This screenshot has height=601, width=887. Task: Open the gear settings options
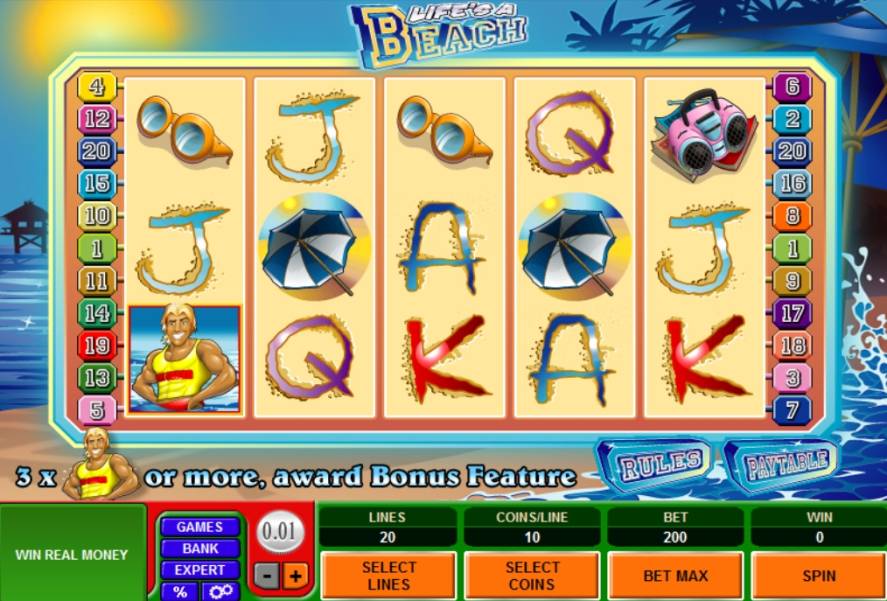coord(220,591)
